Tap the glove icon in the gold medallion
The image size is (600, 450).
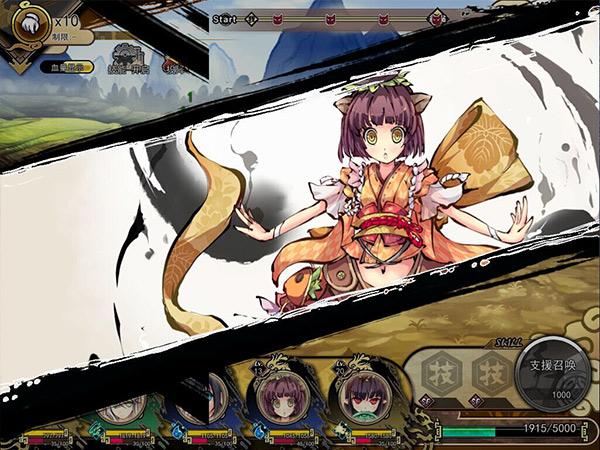click(x=31, y=25)
